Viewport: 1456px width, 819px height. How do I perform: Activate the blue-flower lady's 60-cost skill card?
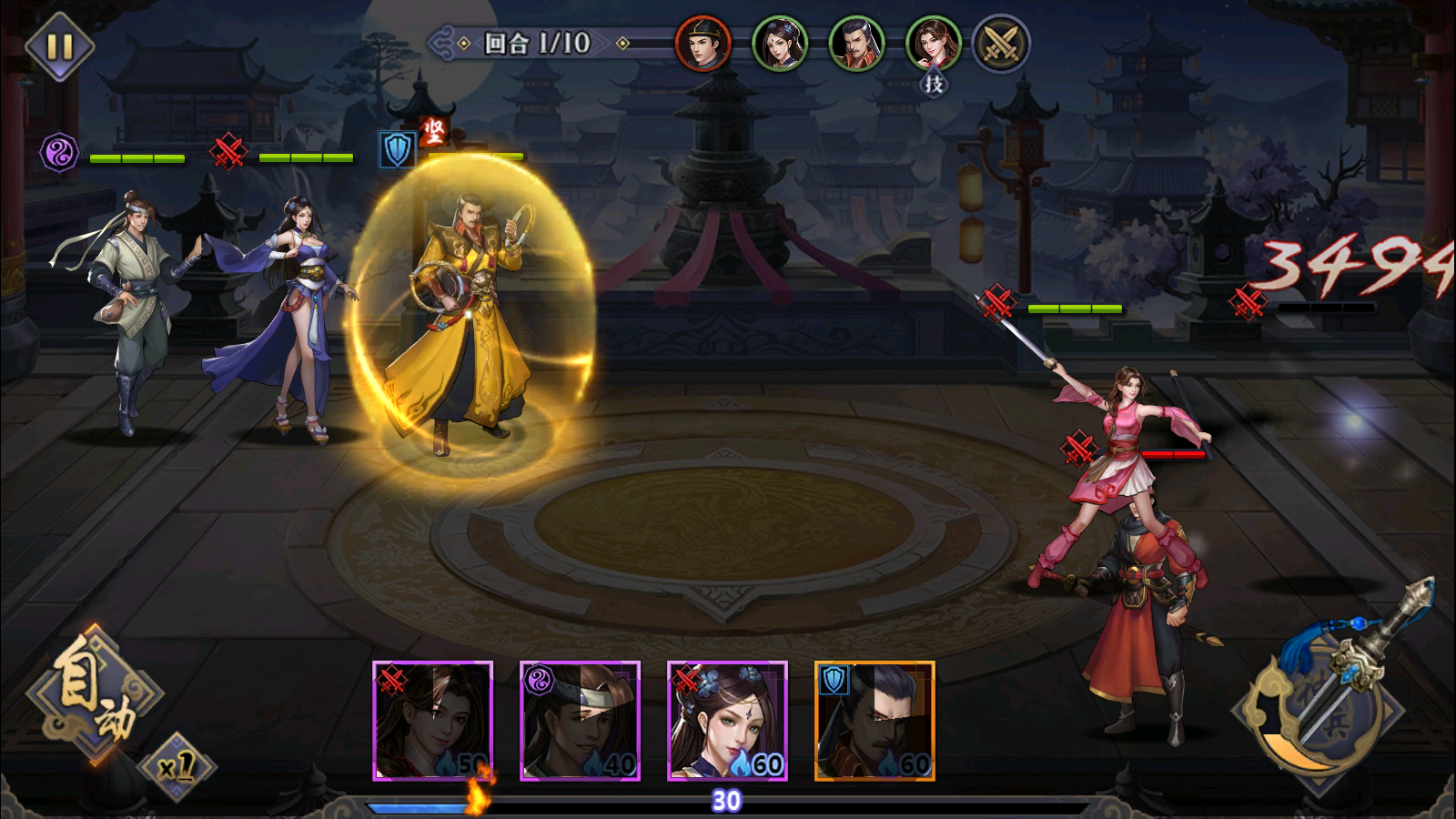pos(727,721)
